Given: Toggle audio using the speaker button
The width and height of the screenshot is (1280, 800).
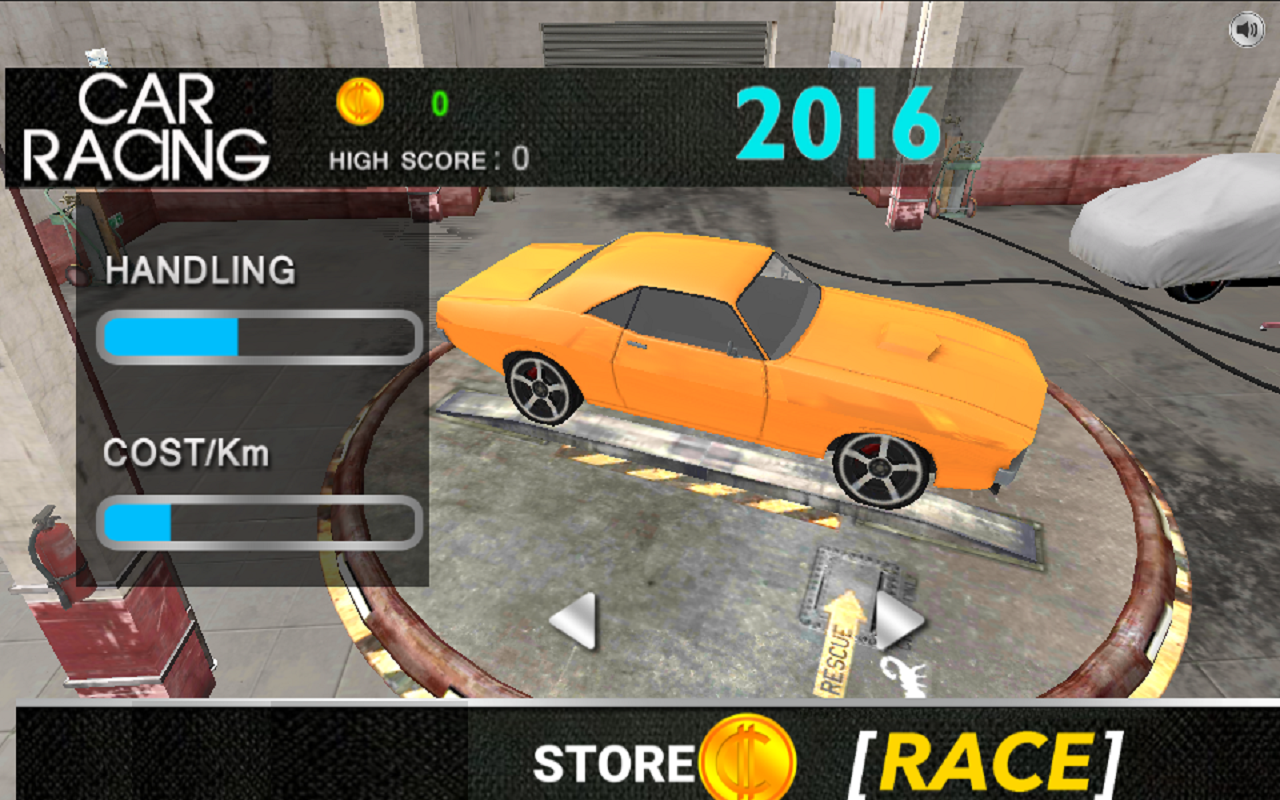Looking at the screenshot, I should [x=1246, y=30].
